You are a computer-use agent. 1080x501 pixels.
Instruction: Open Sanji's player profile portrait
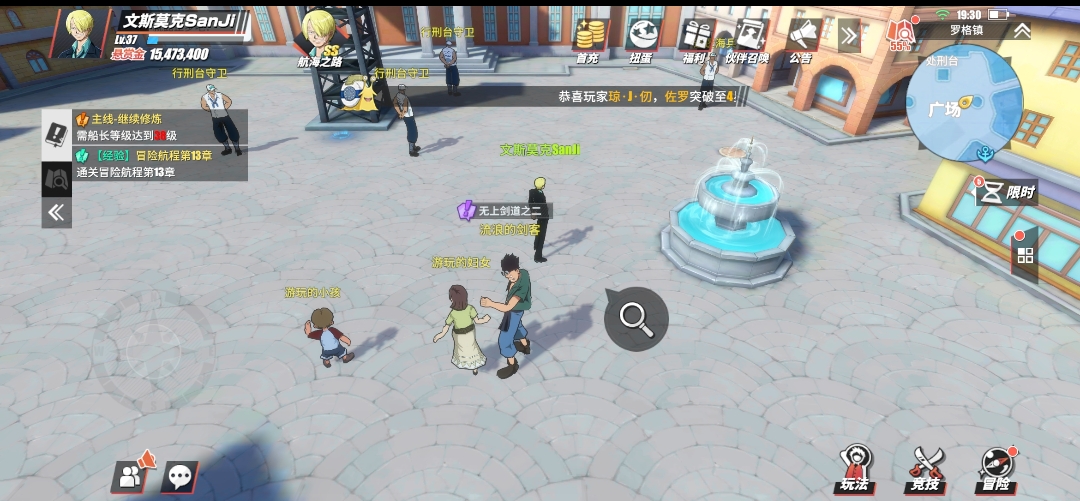click(80, 34)
